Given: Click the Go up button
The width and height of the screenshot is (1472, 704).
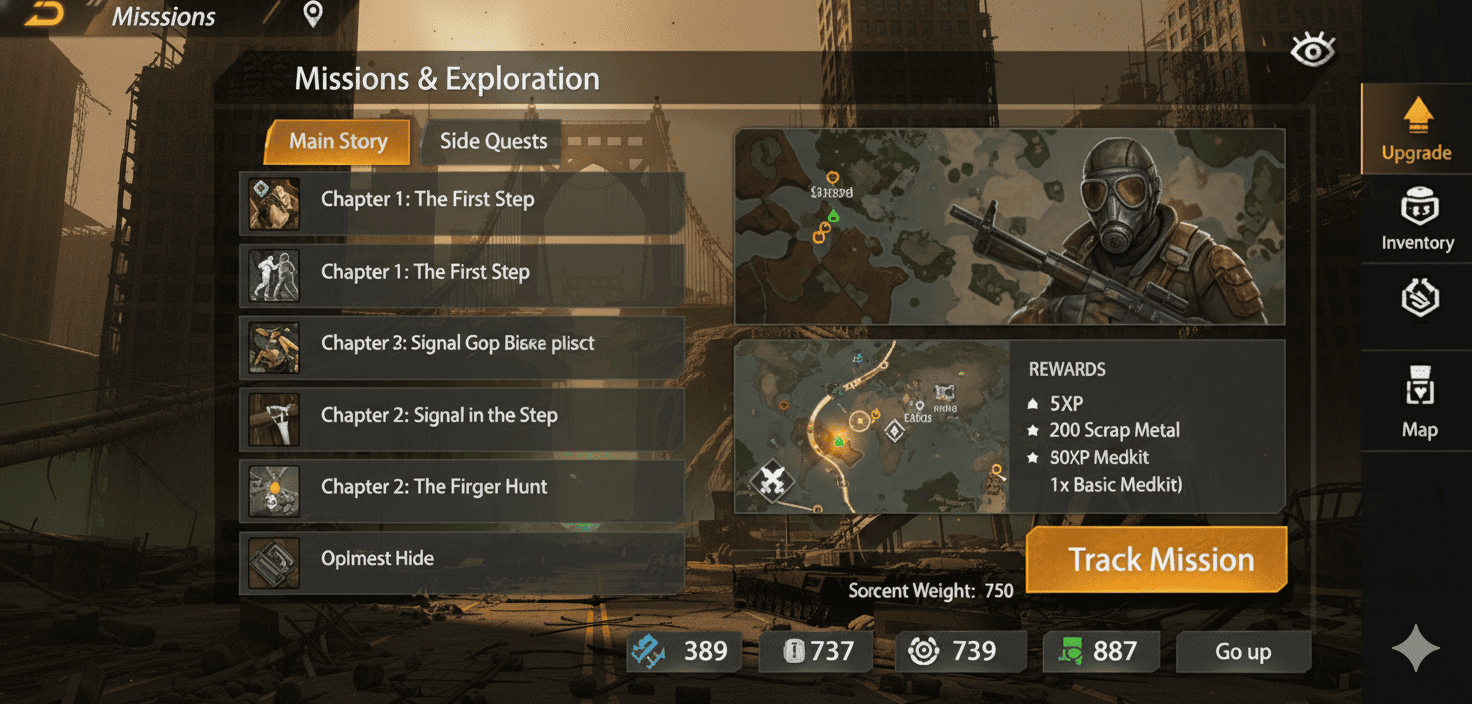Looking at the screenshot, I should [x=1243, y=652].
